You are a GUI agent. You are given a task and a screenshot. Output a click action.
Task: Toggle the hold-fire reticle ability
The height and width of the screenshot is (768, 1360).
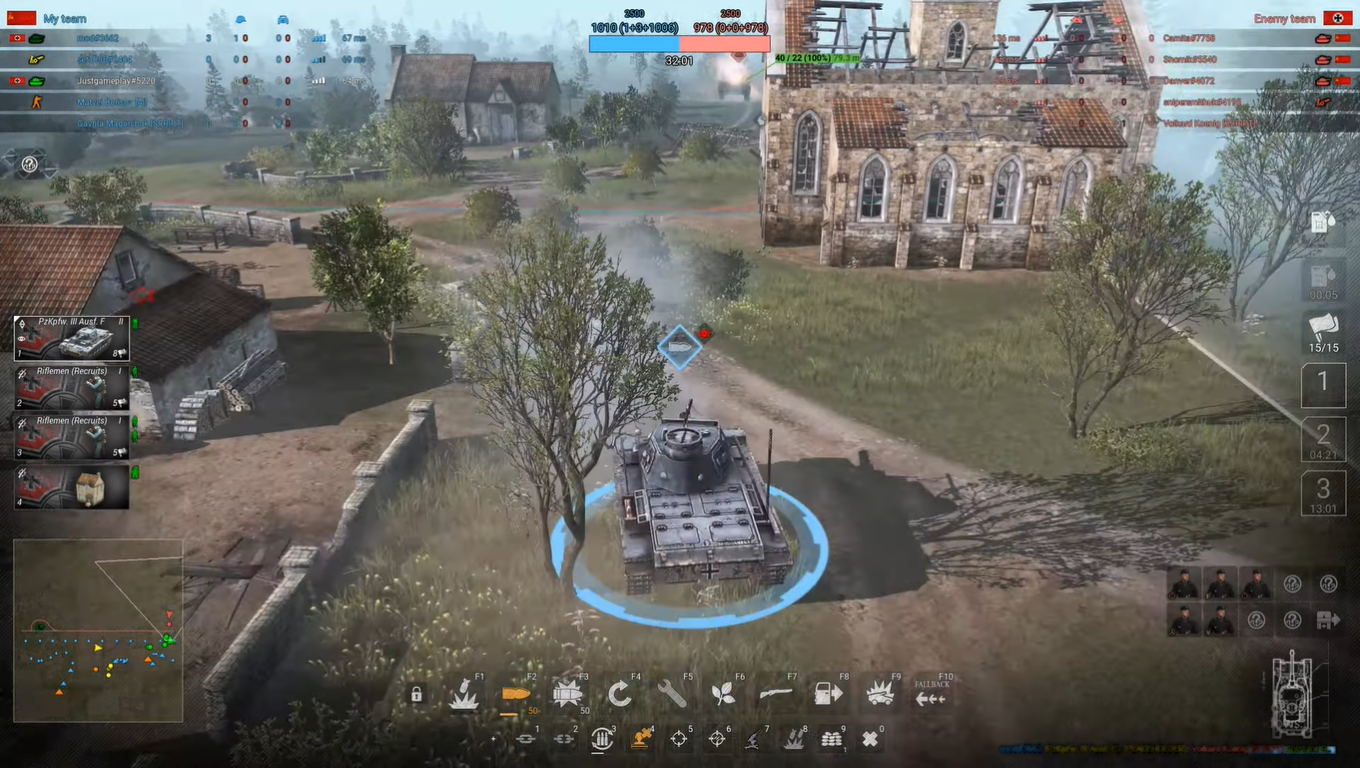715,737
